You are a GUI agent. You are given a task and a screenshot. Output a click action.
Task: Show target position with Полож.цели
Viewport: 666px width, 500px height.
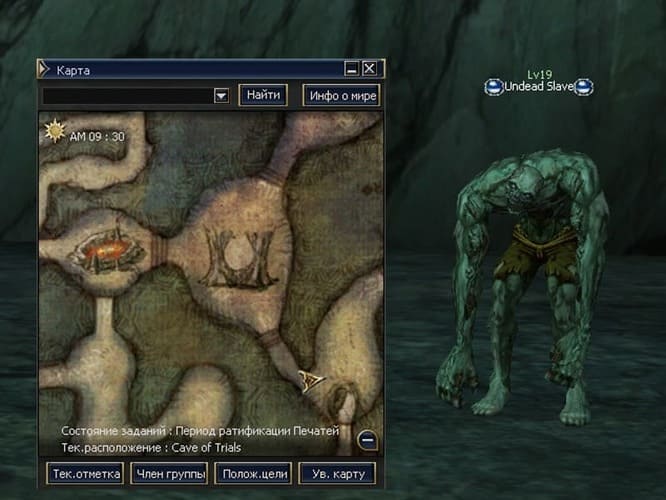pyautogui.click(x=252, y=473)
